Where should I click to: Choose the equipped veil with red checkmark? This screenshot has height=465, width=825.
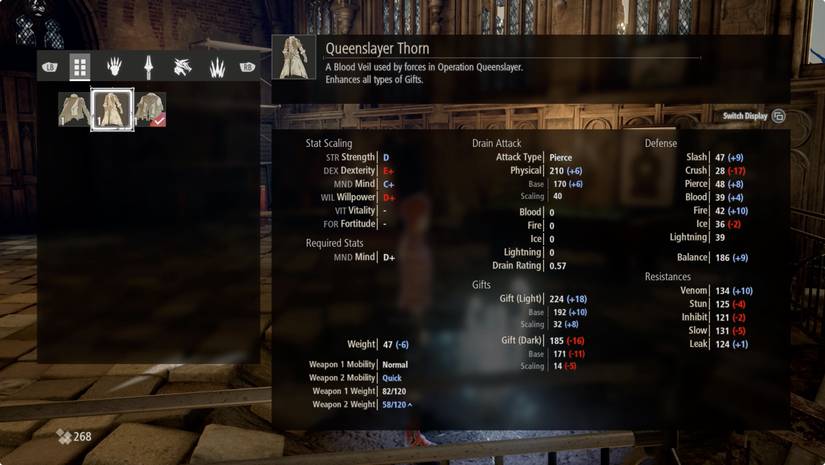tap(150, 109)
